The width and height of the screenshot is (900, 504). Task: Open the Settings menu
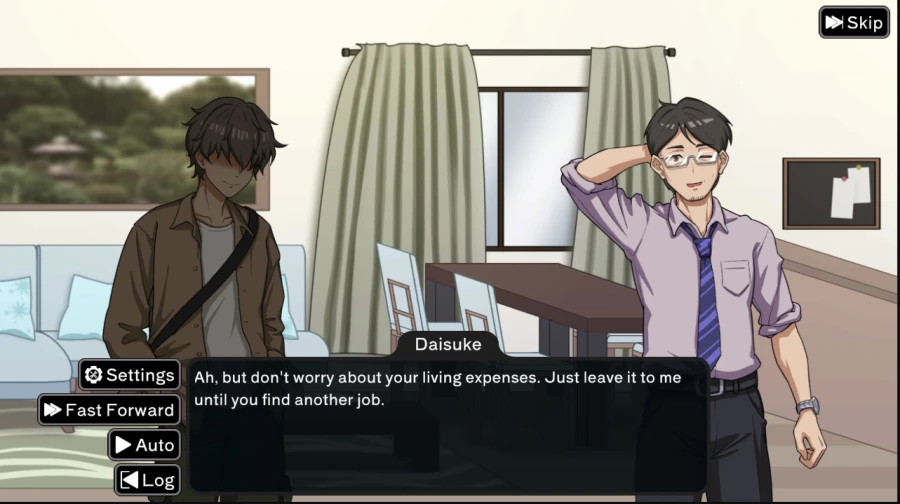(x=130, y=375)
